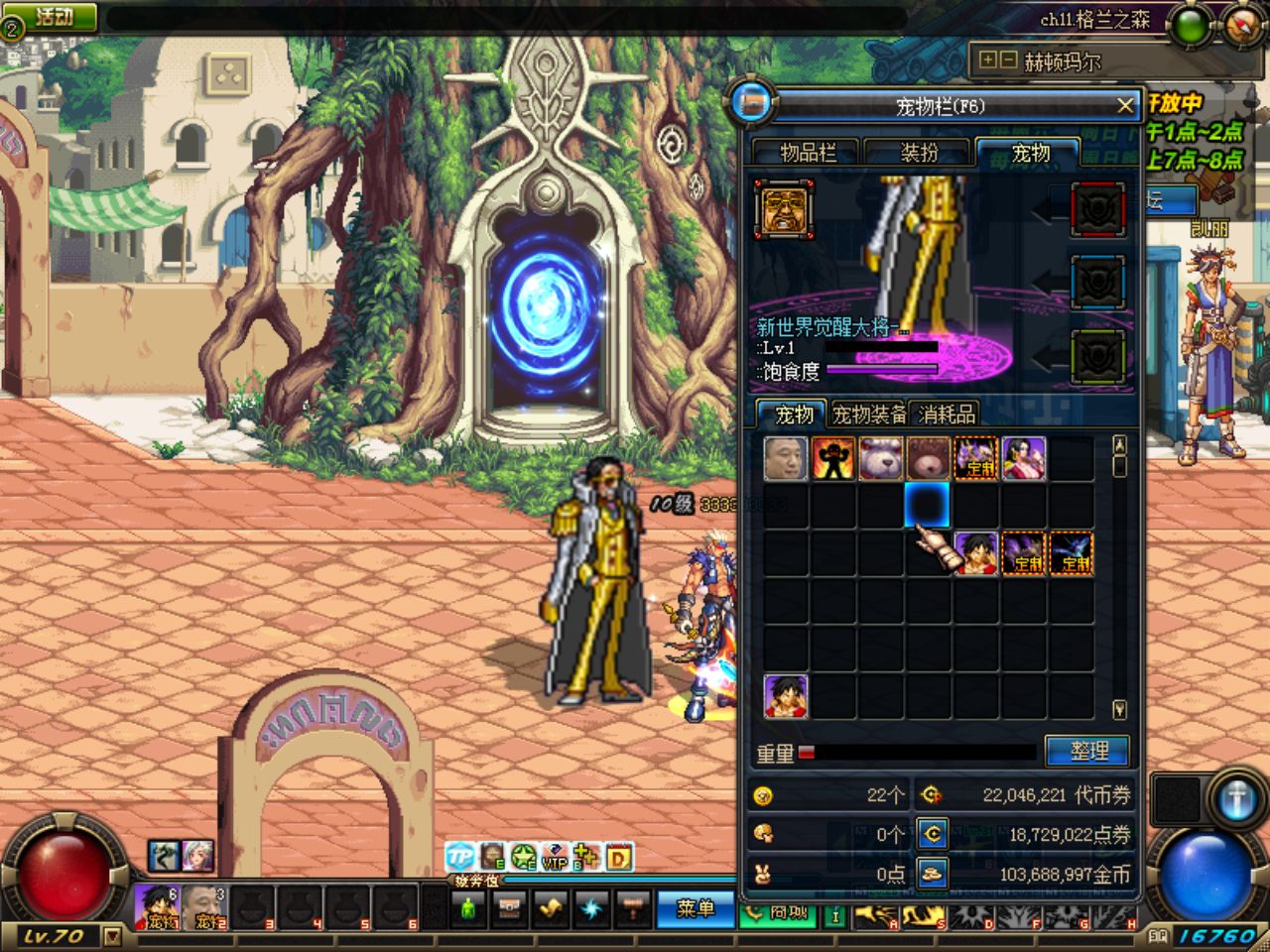The width and height of the screenshot is (1270, 952).
Task: Toggle the red pet equipment slot
Action: [1097, 210]
